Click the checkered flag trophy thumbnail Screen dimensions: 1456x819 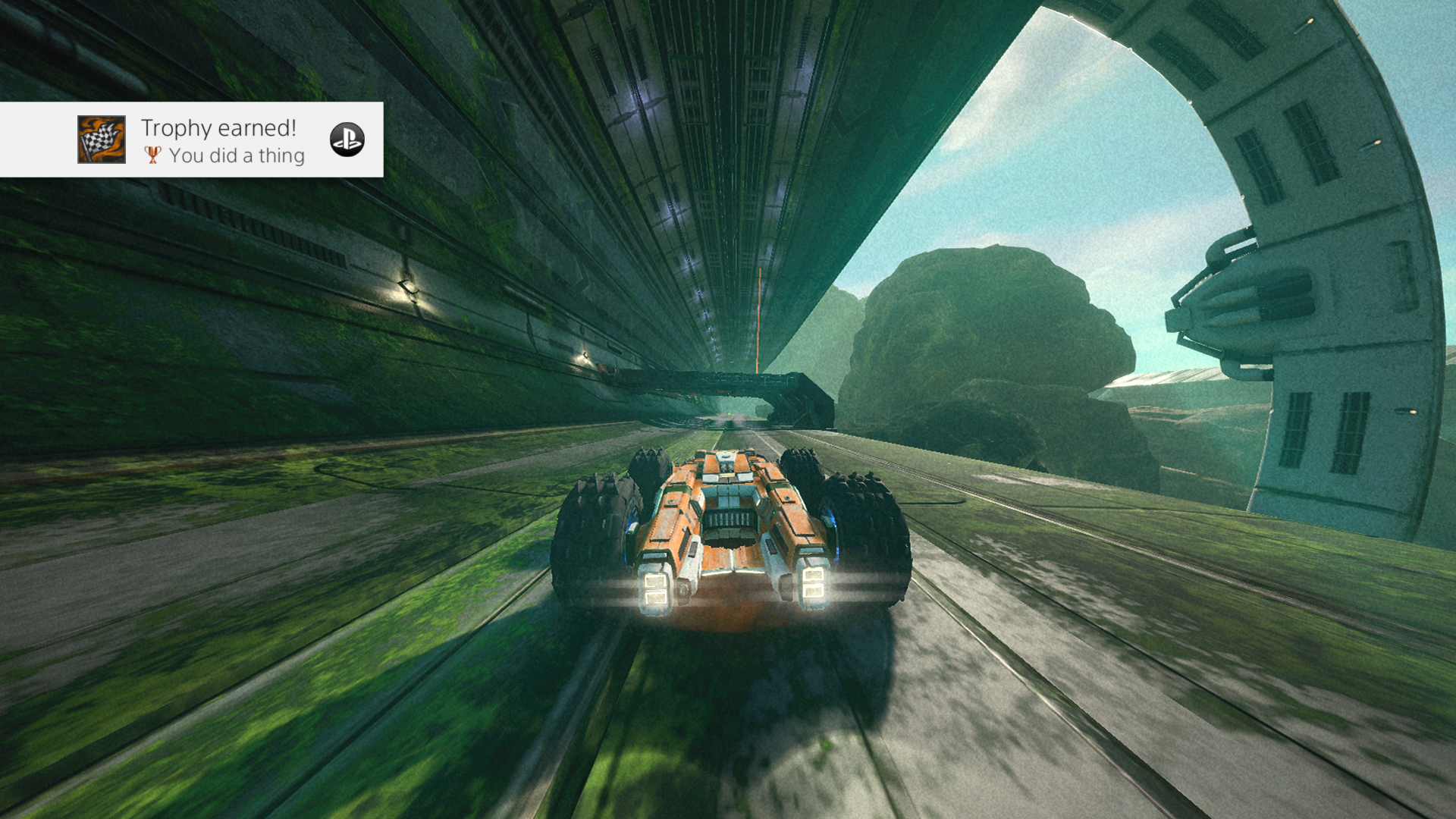102,140
